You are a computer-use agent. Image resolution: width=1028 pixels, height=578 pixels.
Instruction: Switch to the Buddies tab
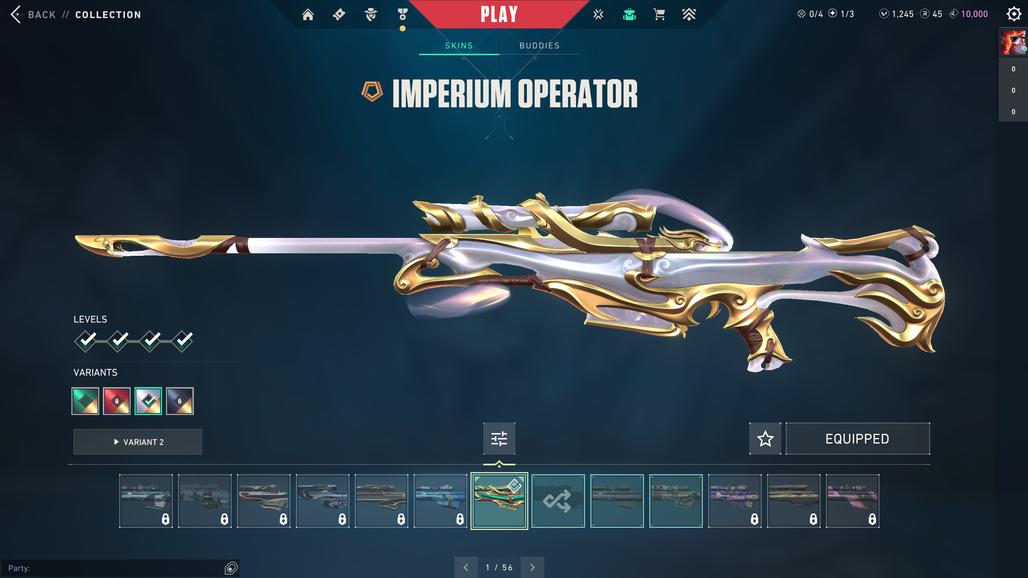tap(539, 46)
